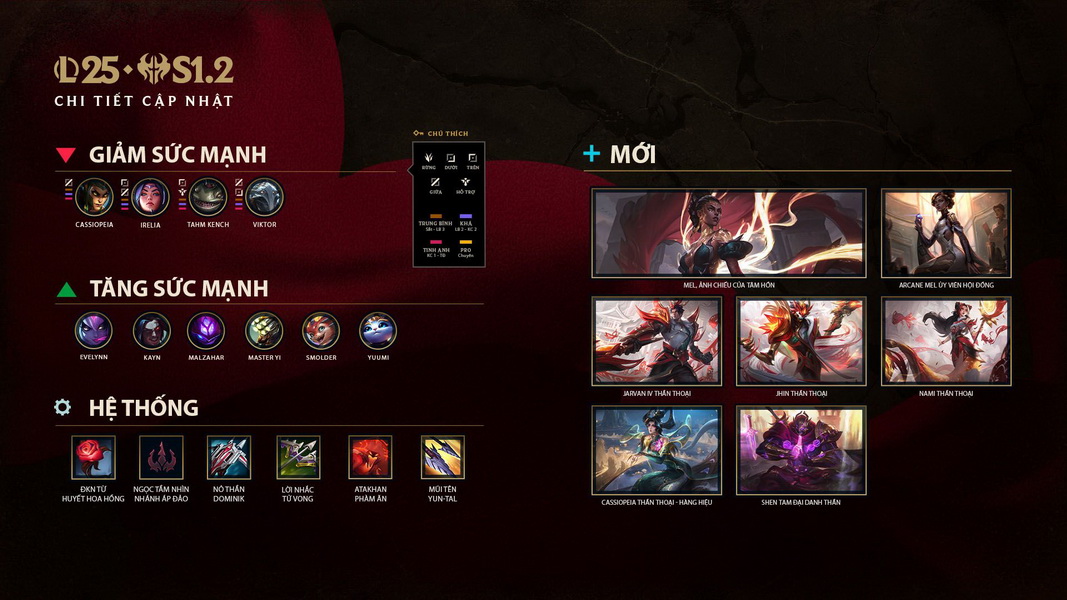The height and width of the screenshot is (600, 1067).
Task: Click the Master Yi portrait
Action: click(264, 330)
